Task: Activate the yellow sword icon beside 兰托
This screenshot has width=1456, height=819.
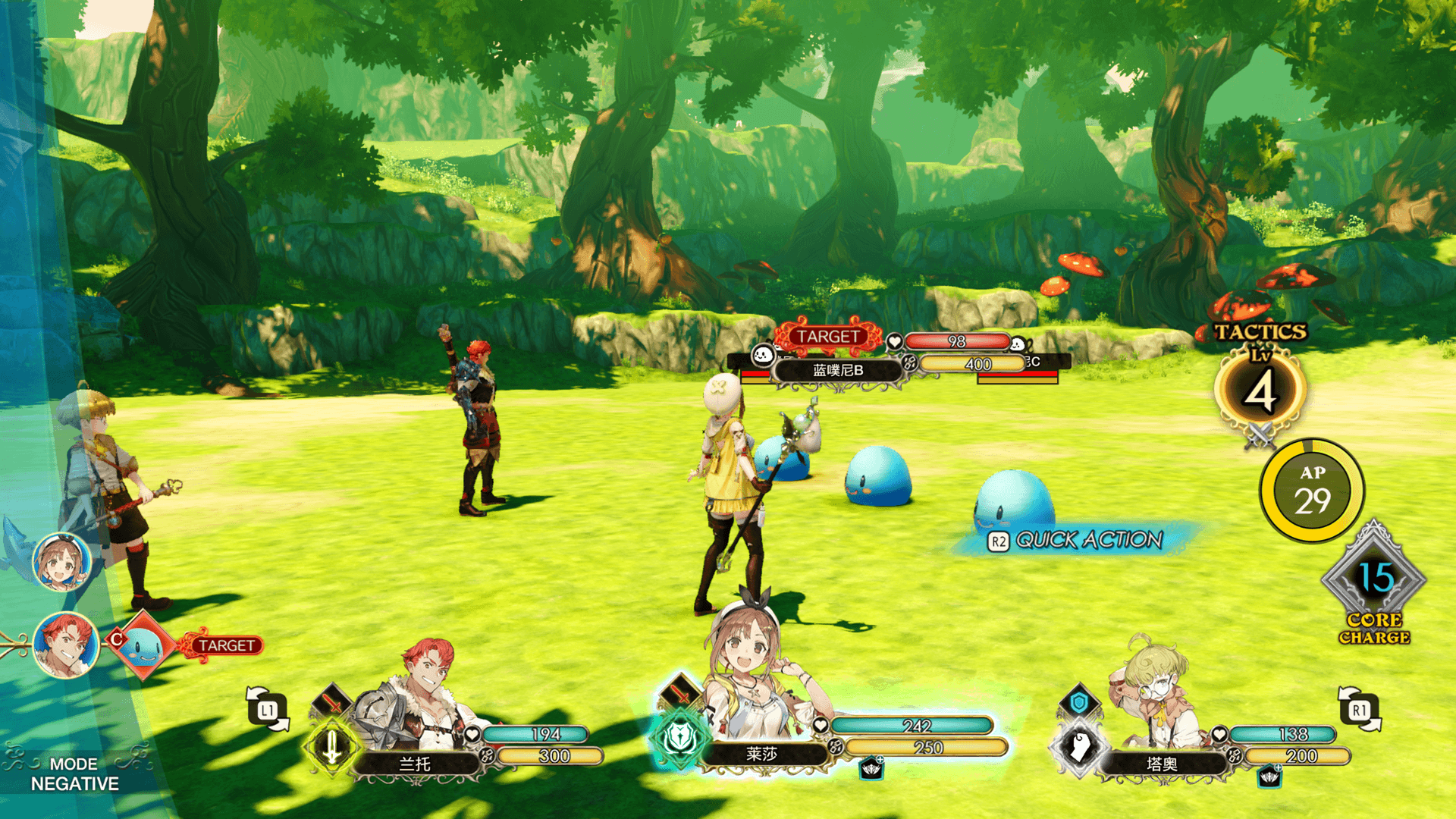Action: pyautogui.click(x=331, y=746)
